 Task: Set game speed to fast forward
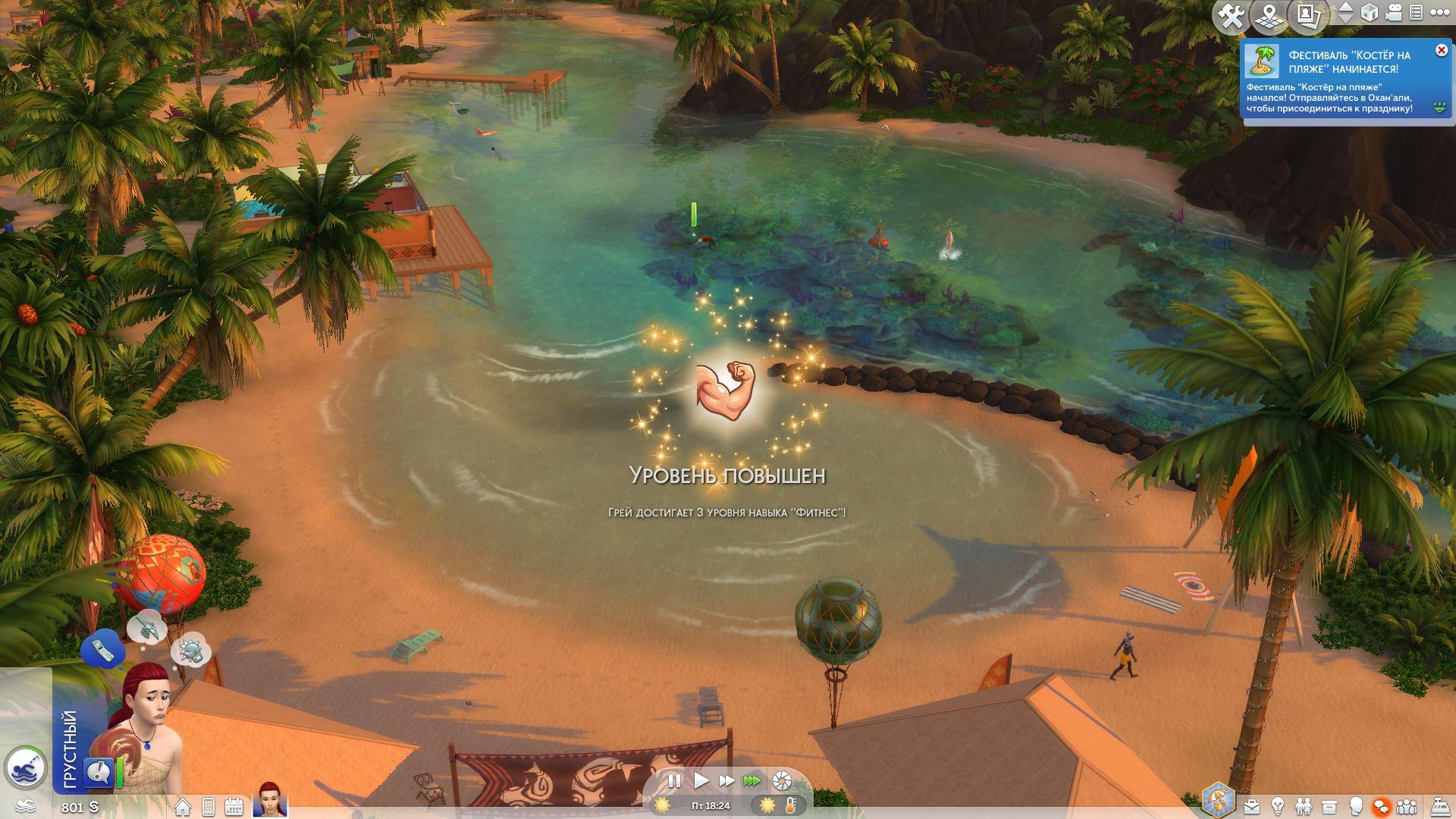pyautogui.click(x=726, y=780)
